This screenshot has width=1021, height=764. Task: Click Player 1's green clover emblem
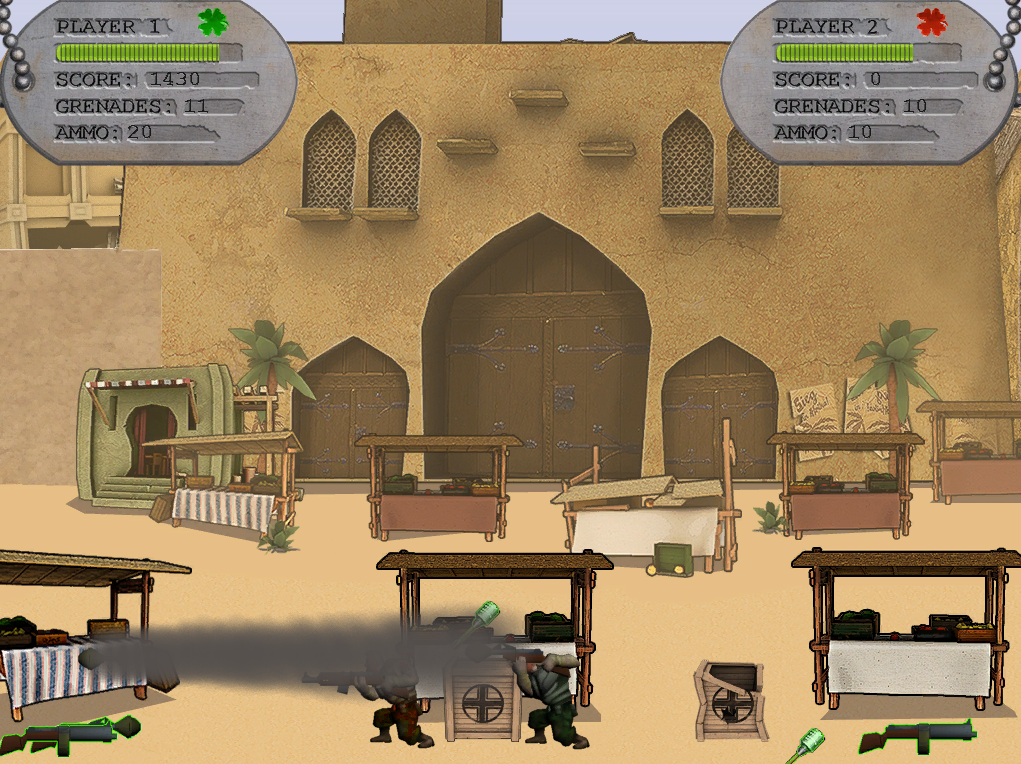coord(212,22)
